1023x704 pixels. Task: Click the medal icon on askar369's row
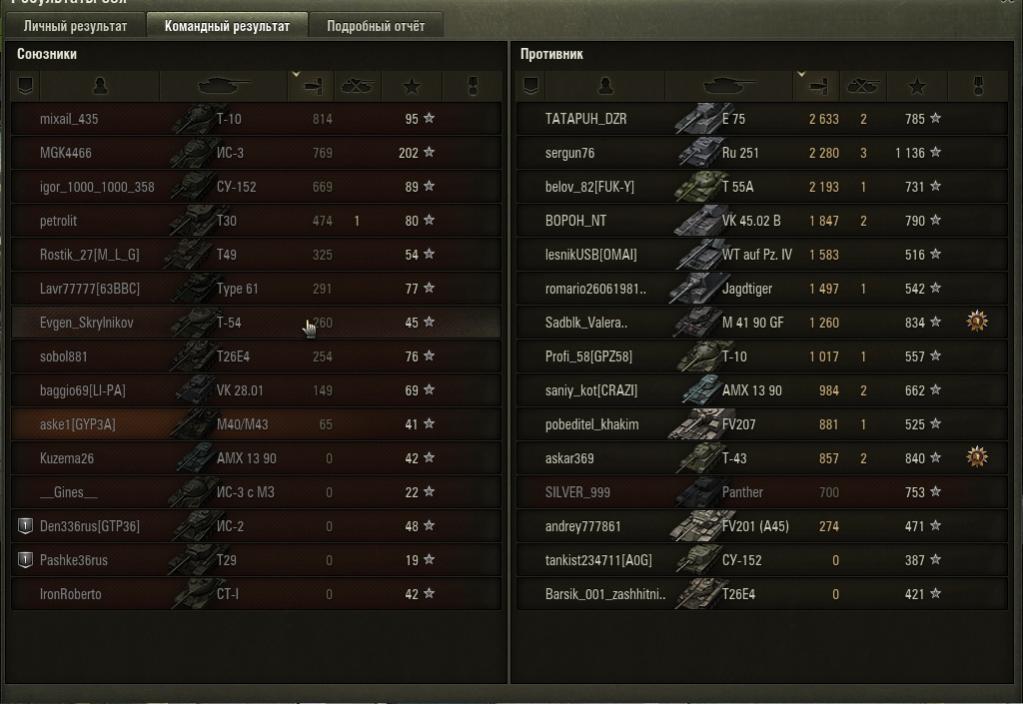977,458
